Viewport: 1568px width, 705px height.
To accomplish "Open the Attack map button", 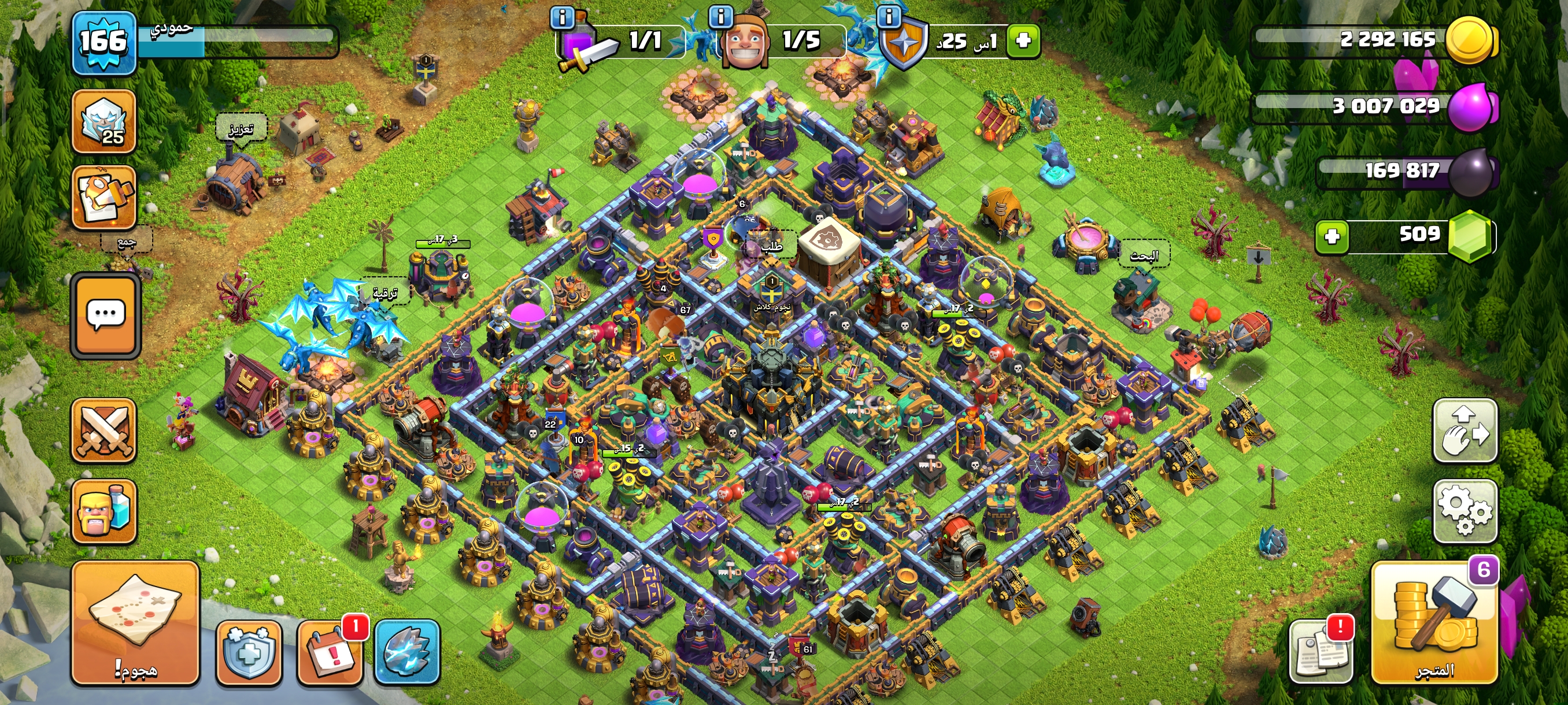I will click(135, 623).
